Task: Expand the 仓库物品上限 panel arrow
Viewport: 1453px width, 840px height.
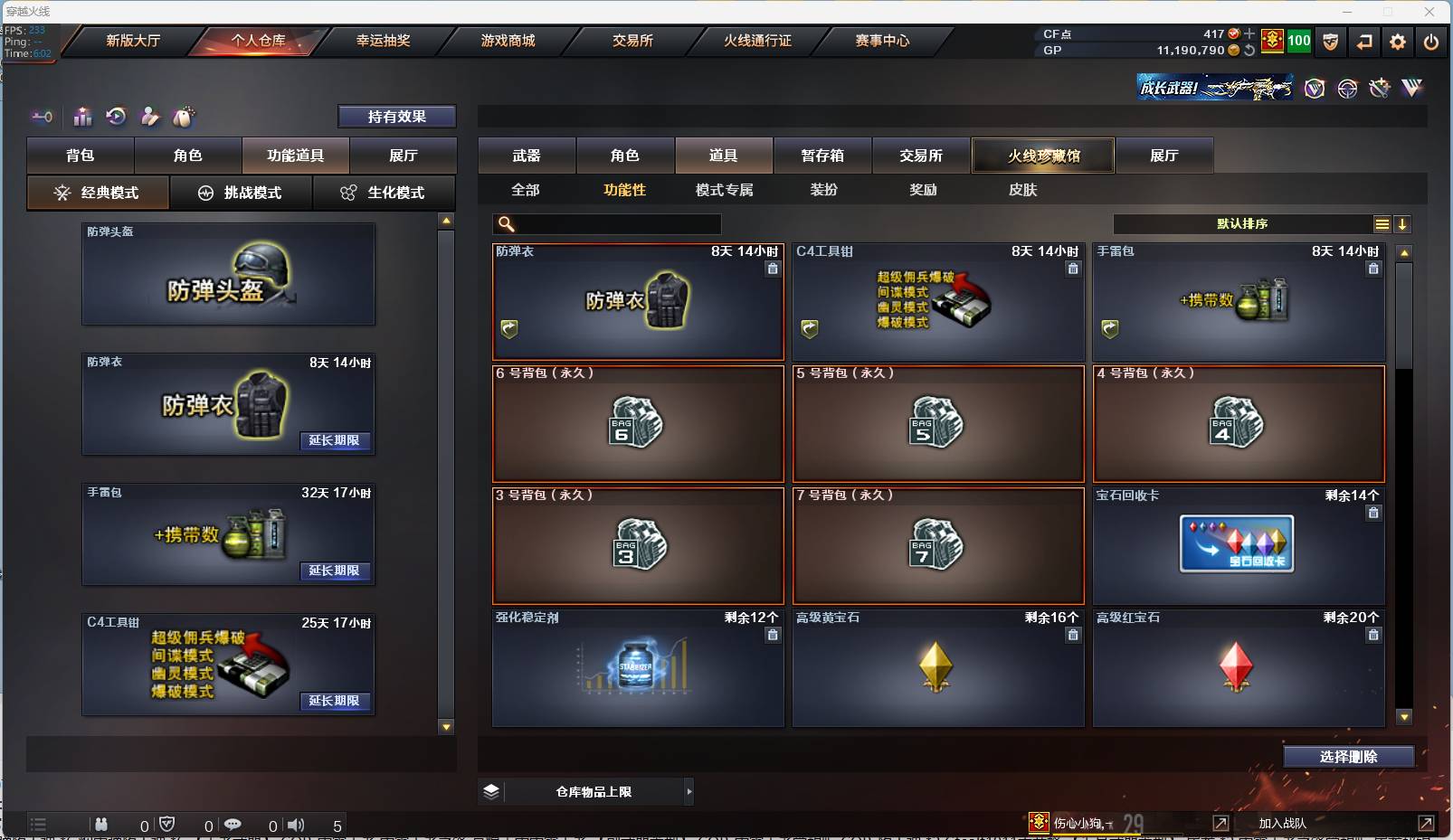Action: pos(689,791)
